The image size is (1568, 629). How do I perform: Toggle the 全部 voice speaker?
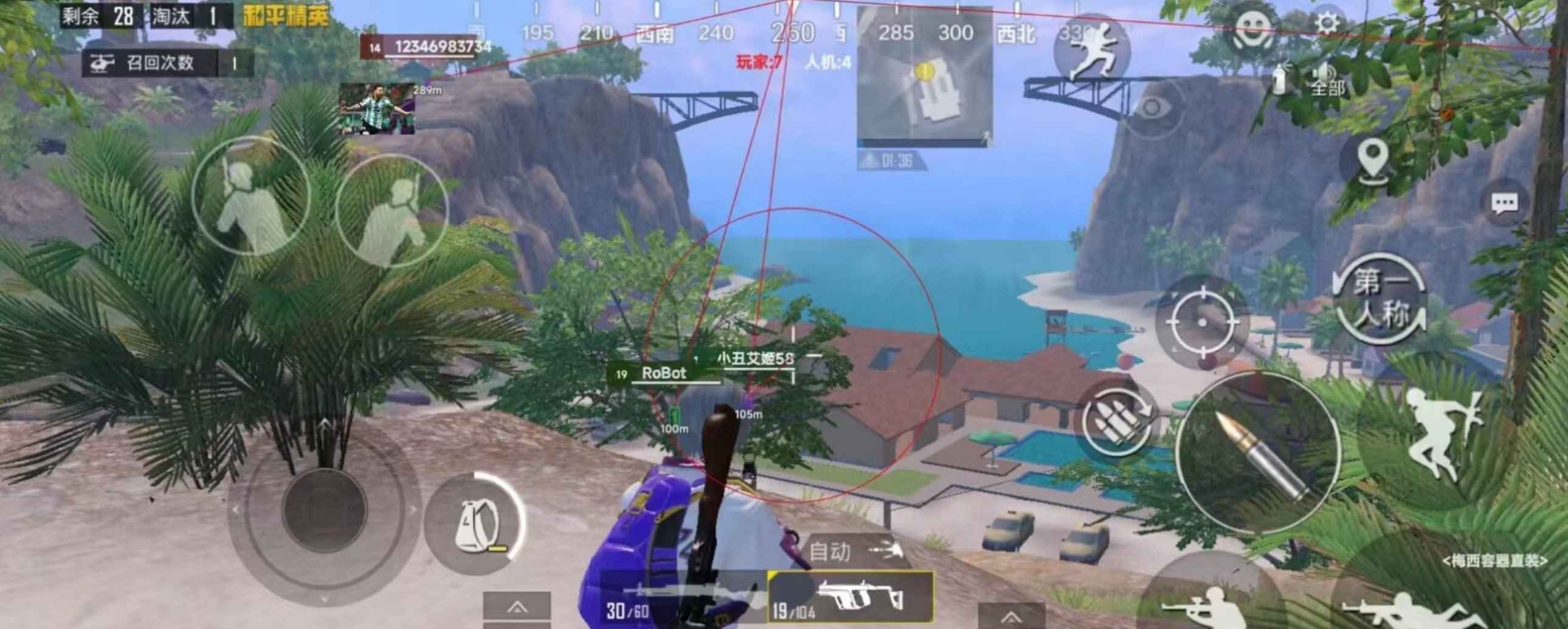[x=1326, y=79]
